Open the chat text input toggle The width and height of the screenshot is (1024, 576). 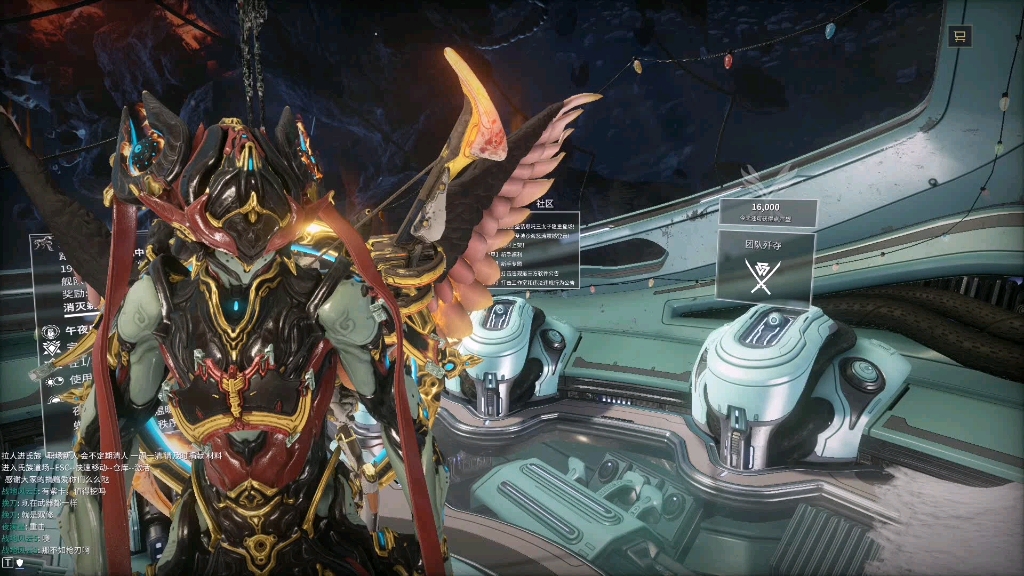8,563
